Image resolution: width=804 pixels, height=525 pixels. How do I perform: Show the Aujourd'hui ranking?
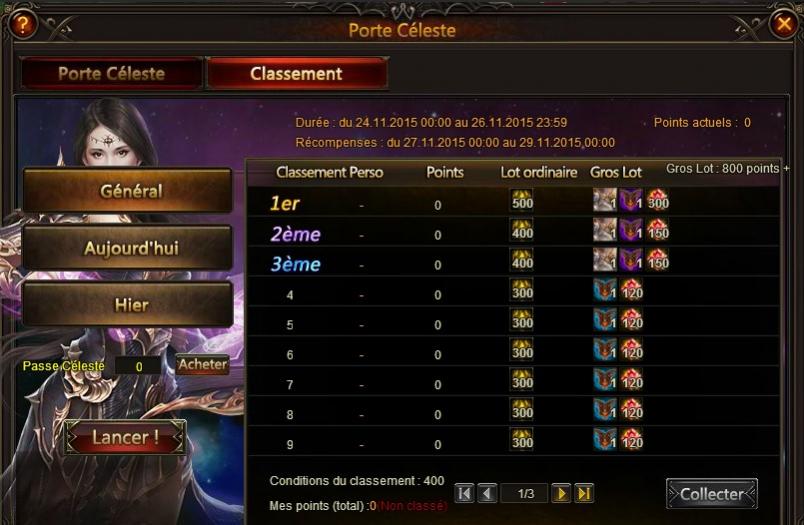coord(128,247)
